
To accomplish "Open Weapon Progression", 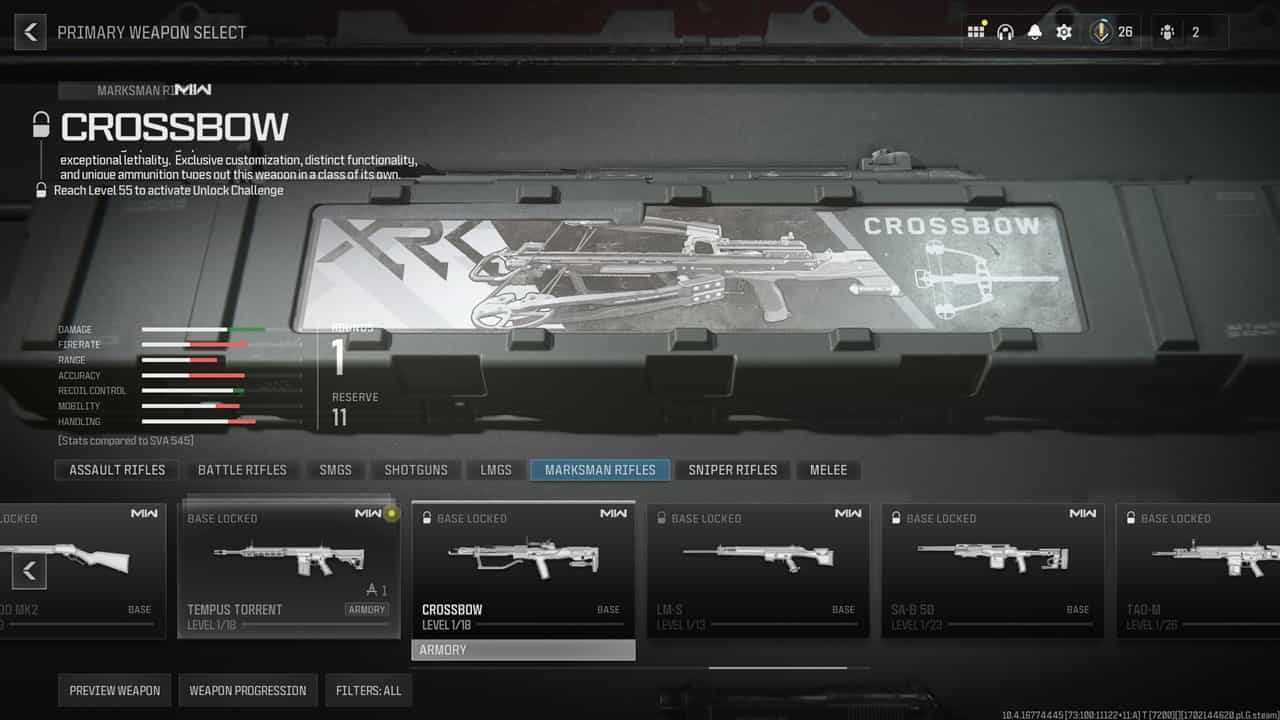I will [x=248, y=690].
